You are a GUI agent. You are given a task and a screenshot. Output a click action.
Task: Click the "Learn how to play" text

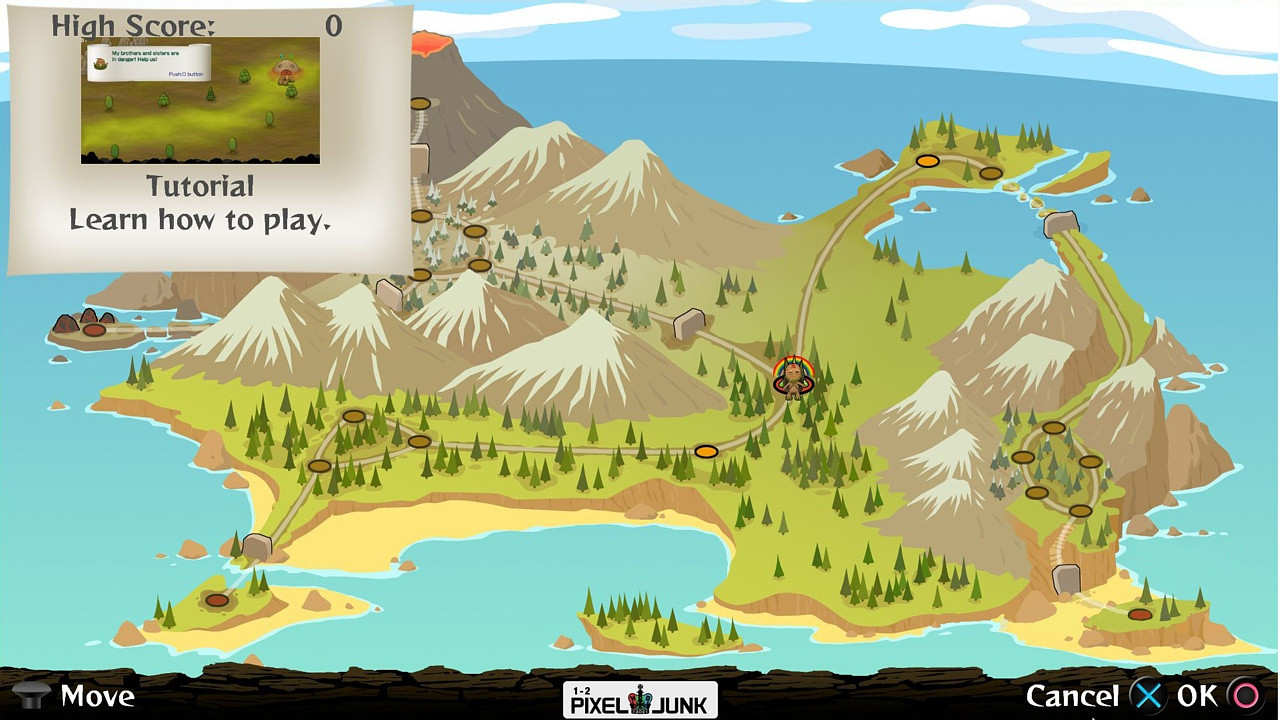199,220
